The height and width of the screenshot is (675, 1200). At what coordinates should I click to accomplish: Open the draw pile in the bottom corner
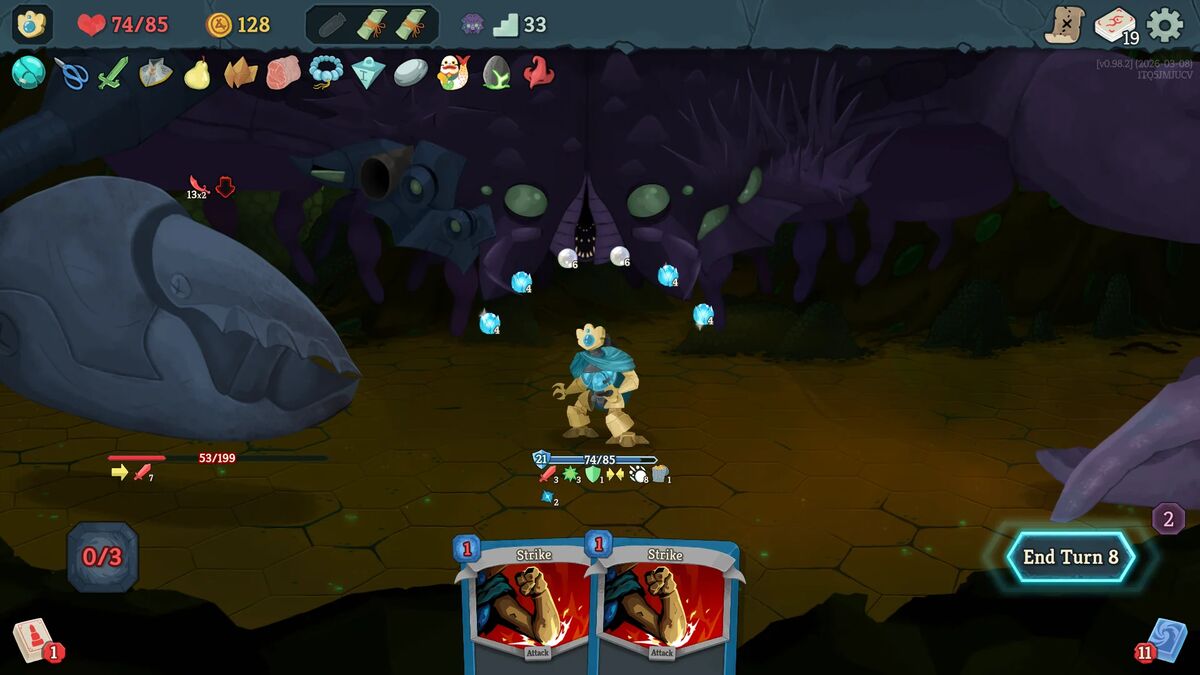[34, 640]
